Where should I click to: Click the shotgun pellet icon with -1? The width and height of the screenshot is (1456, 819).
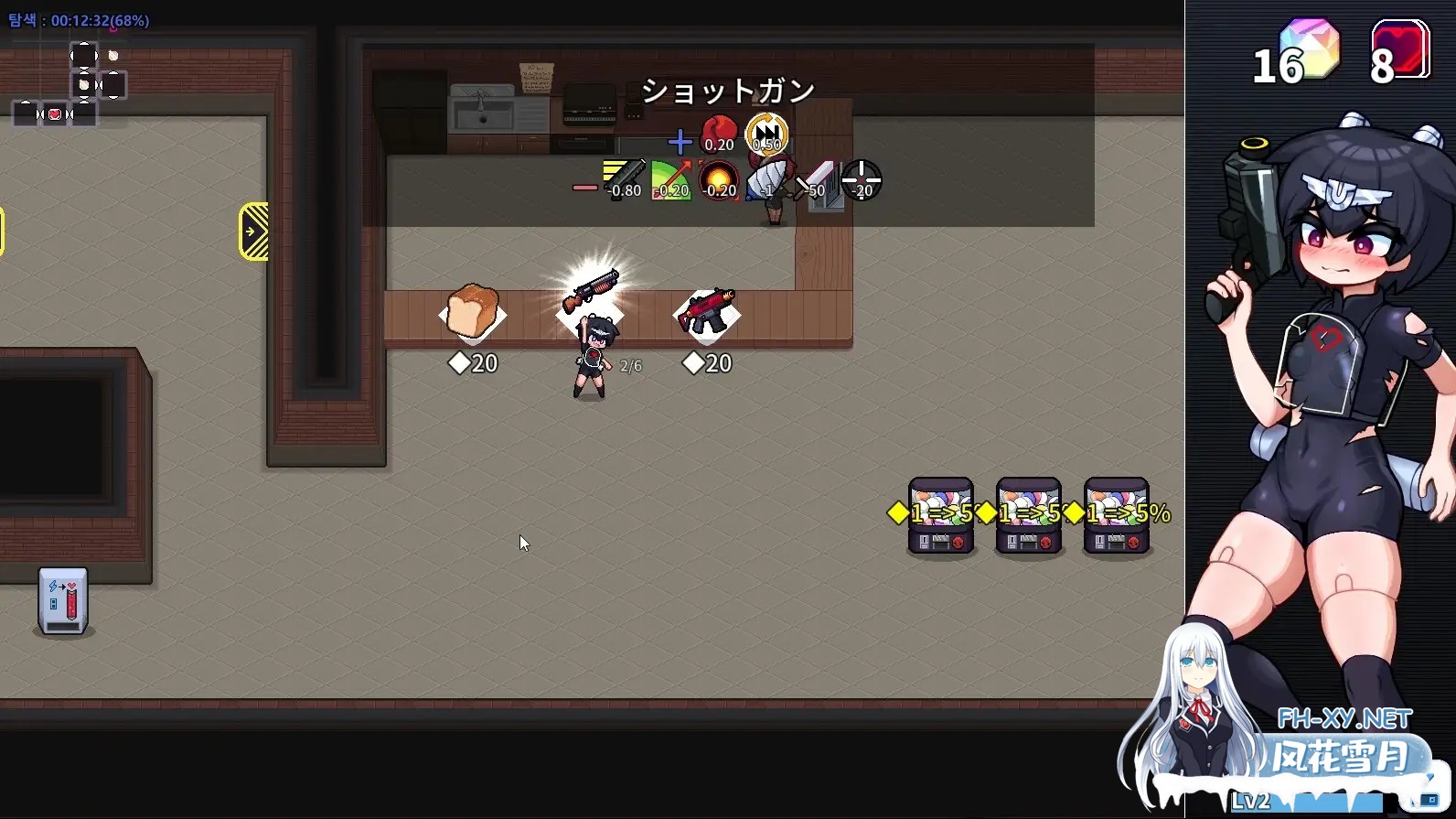point(768,178)
